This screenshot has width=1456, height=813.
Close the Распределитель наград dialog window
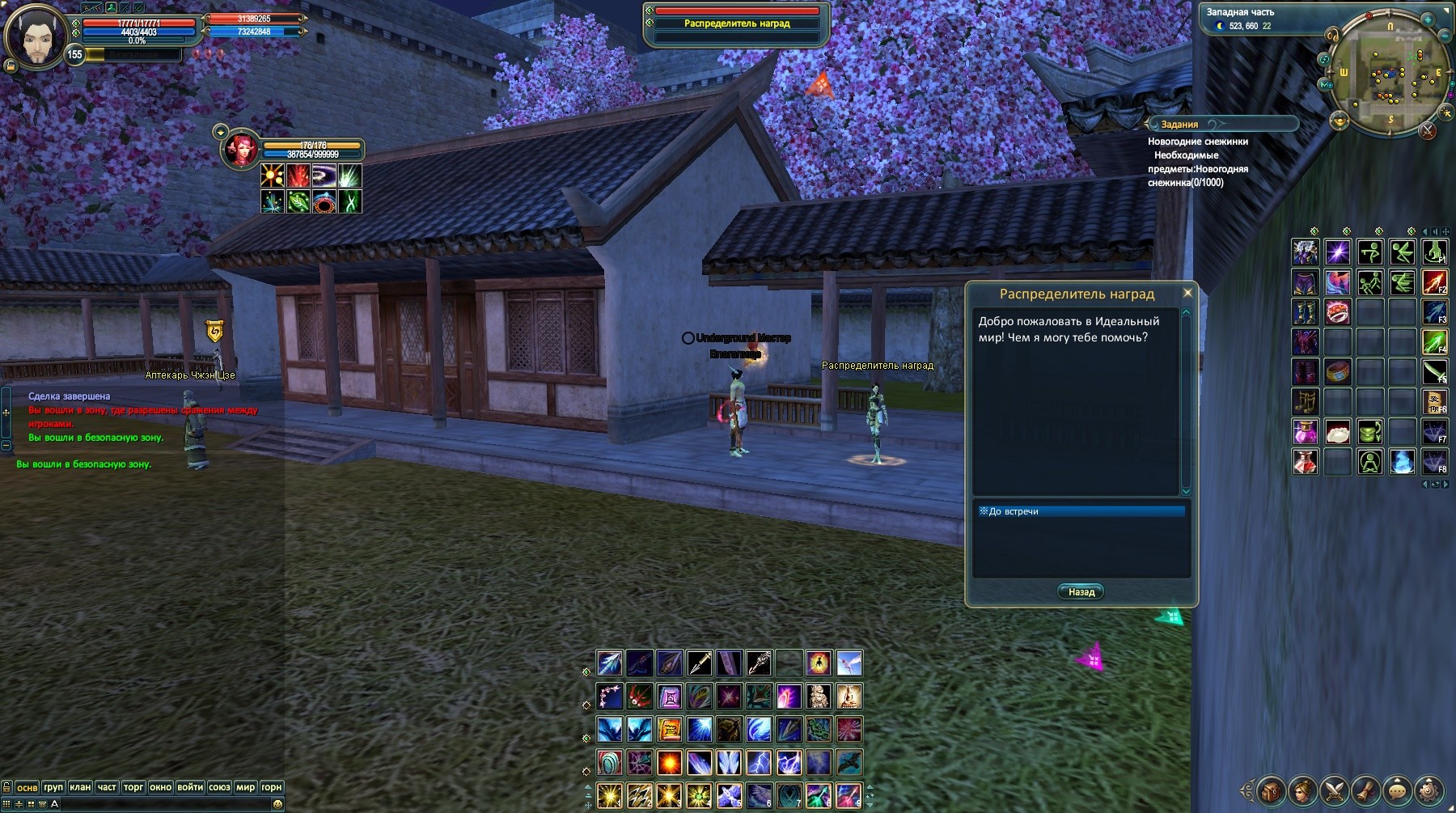click(1187, 293)
